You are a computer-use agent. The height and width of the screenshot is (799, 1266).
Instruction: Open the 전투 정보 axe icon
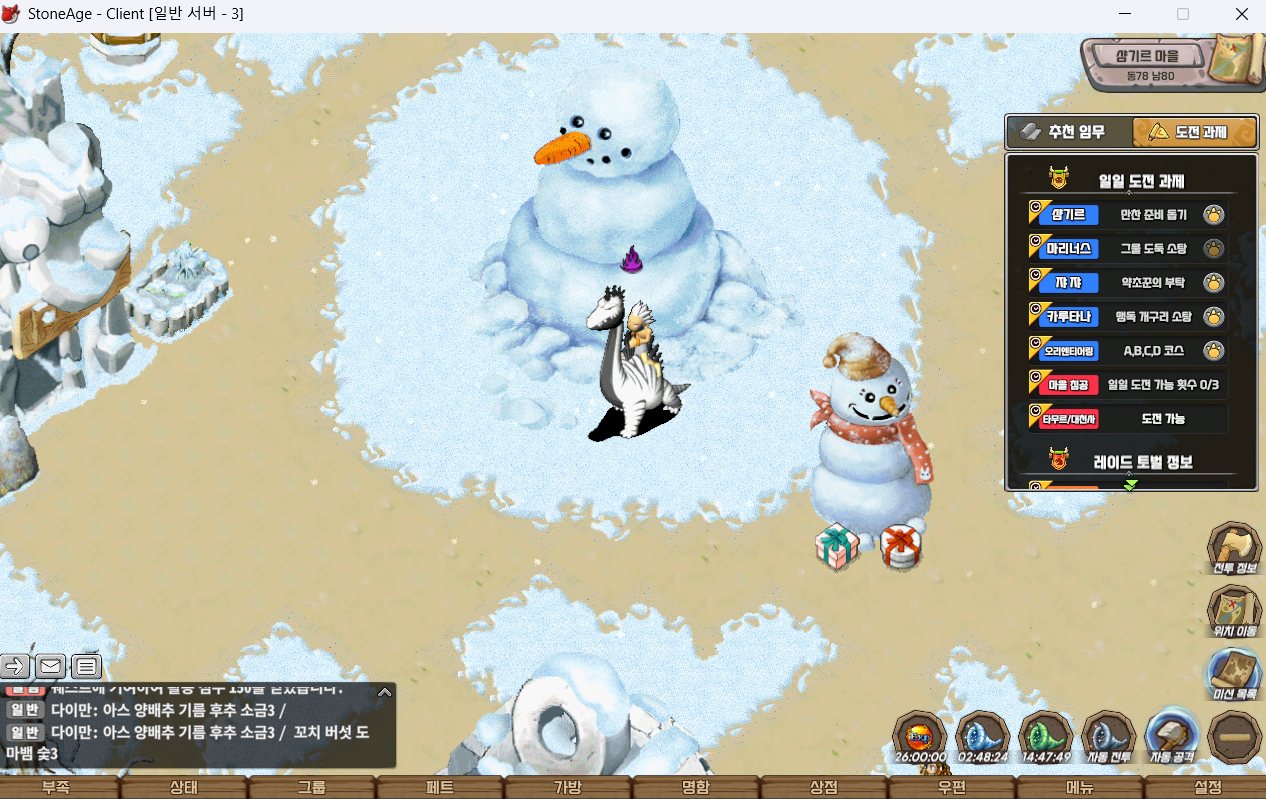tap(1233, 548)
